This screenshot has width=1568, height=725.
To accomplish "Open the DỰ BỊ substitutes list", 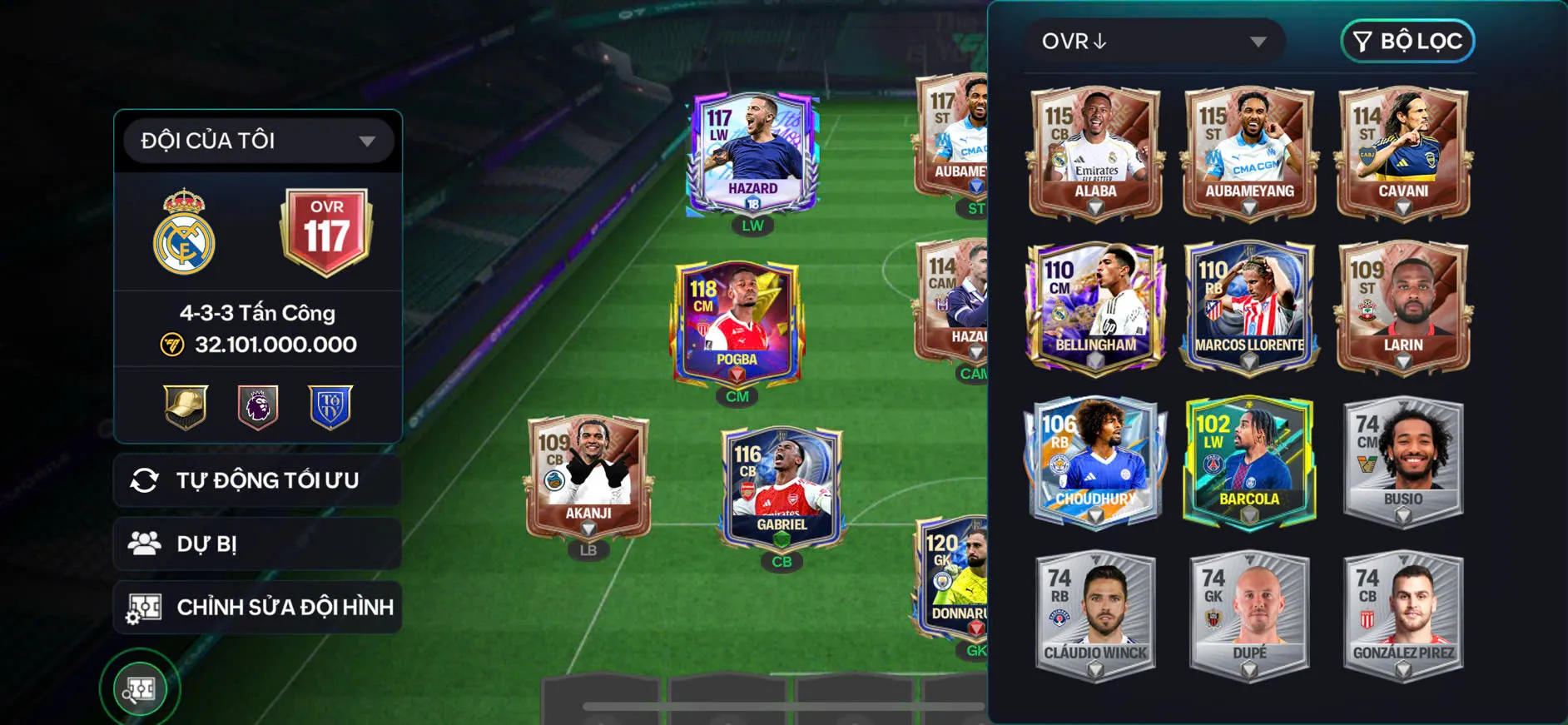I will coord(258,544).
